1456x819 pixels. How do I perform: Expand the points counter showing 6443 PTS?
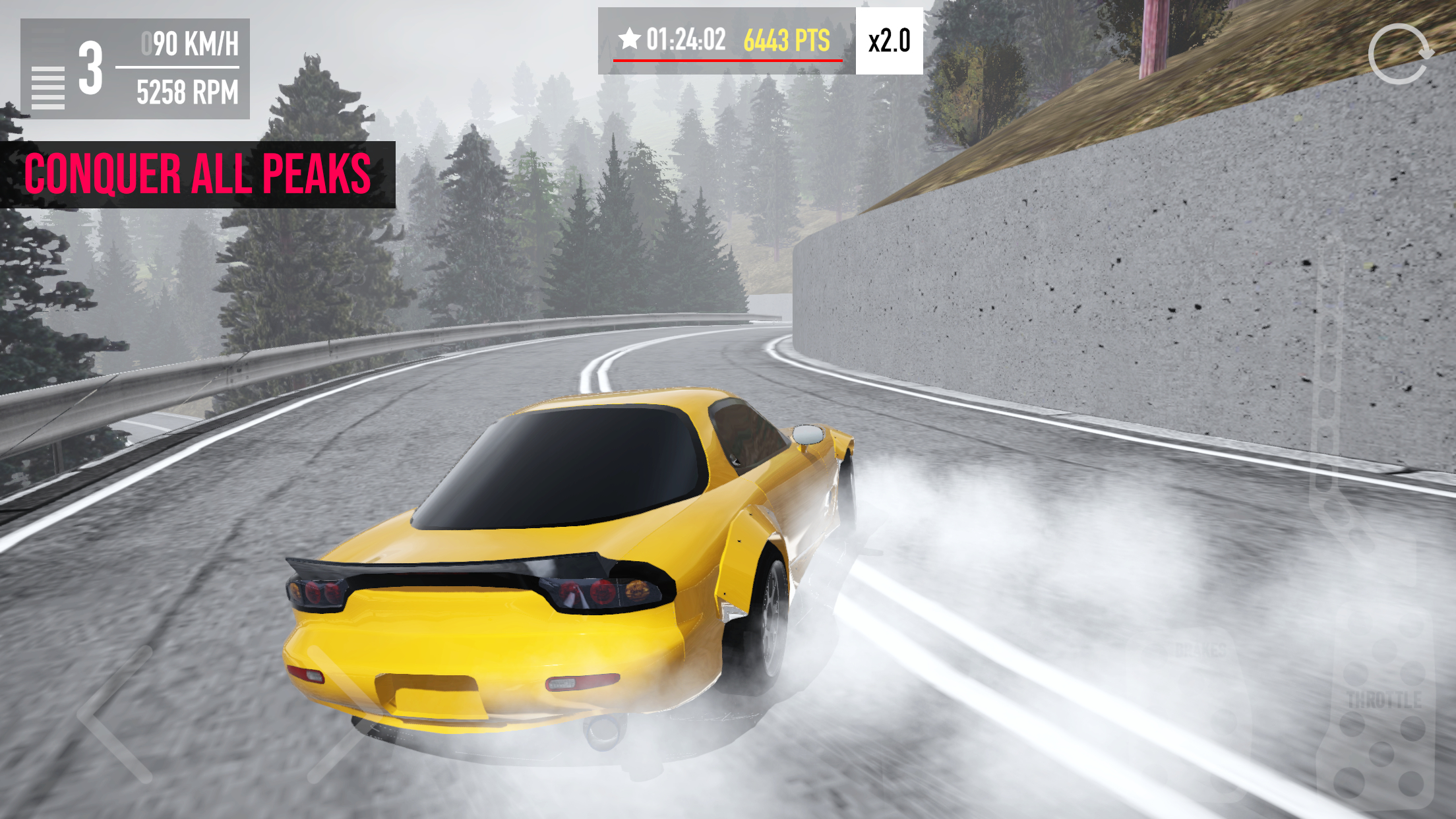pos(787,40)
